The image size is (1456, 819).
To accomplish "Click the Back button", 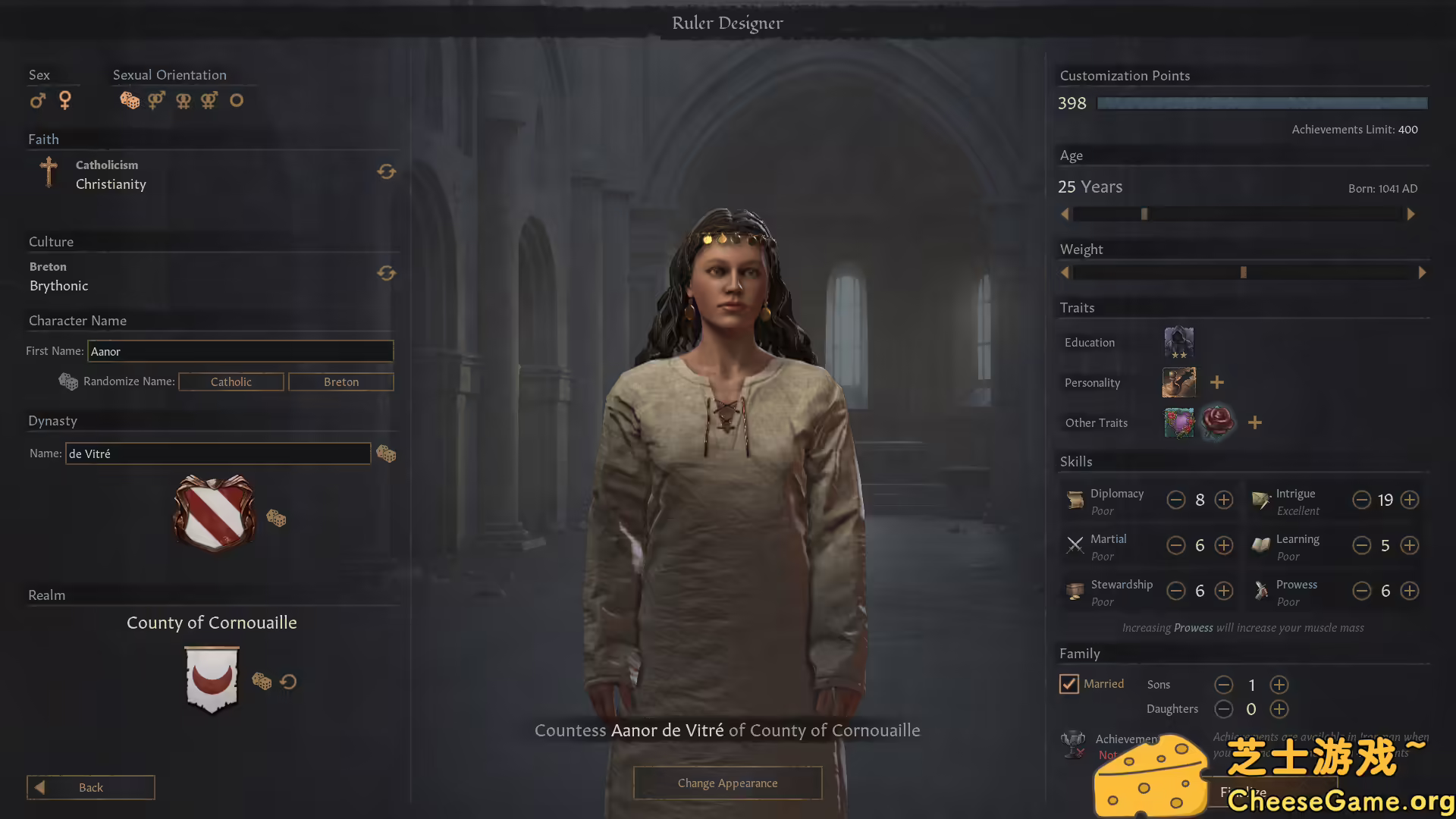I will pos(90,787).
